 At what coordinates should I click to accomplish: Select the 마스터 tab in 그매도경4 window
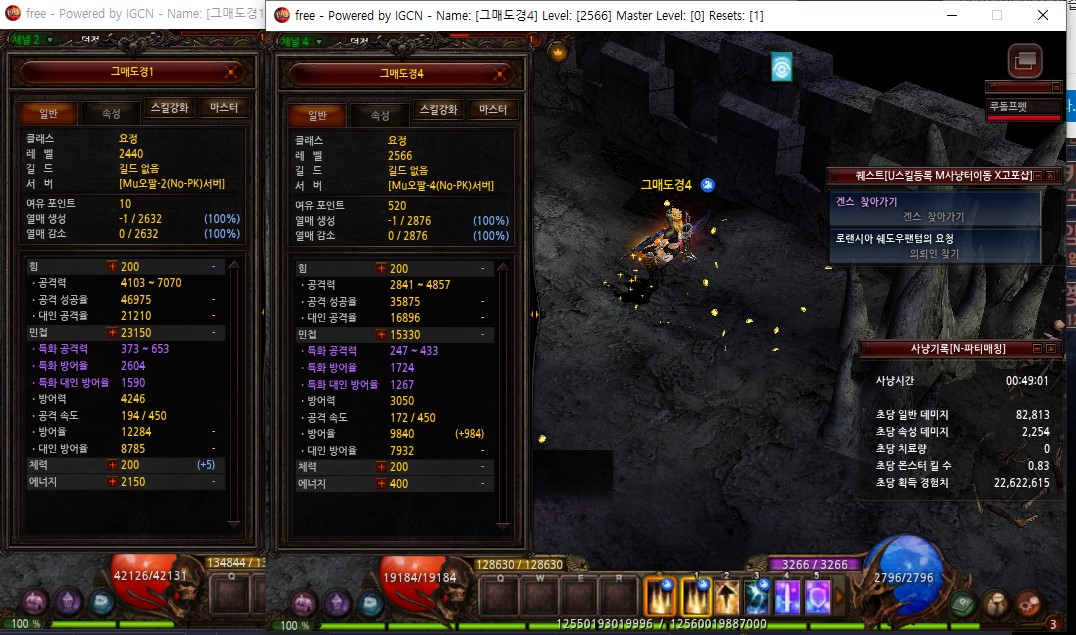click(x=493, y=110)
